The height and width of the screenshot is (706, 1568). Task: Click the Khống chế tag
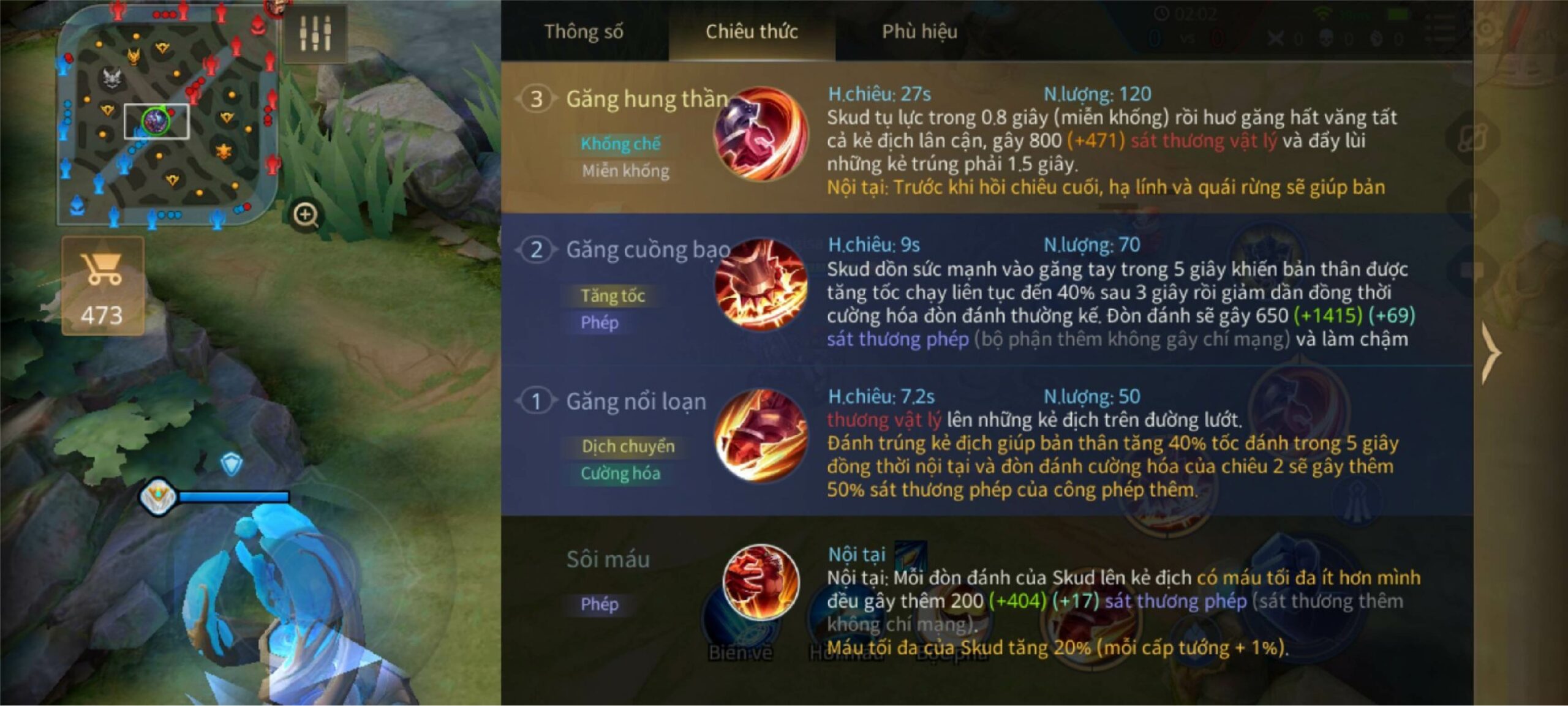620,144
